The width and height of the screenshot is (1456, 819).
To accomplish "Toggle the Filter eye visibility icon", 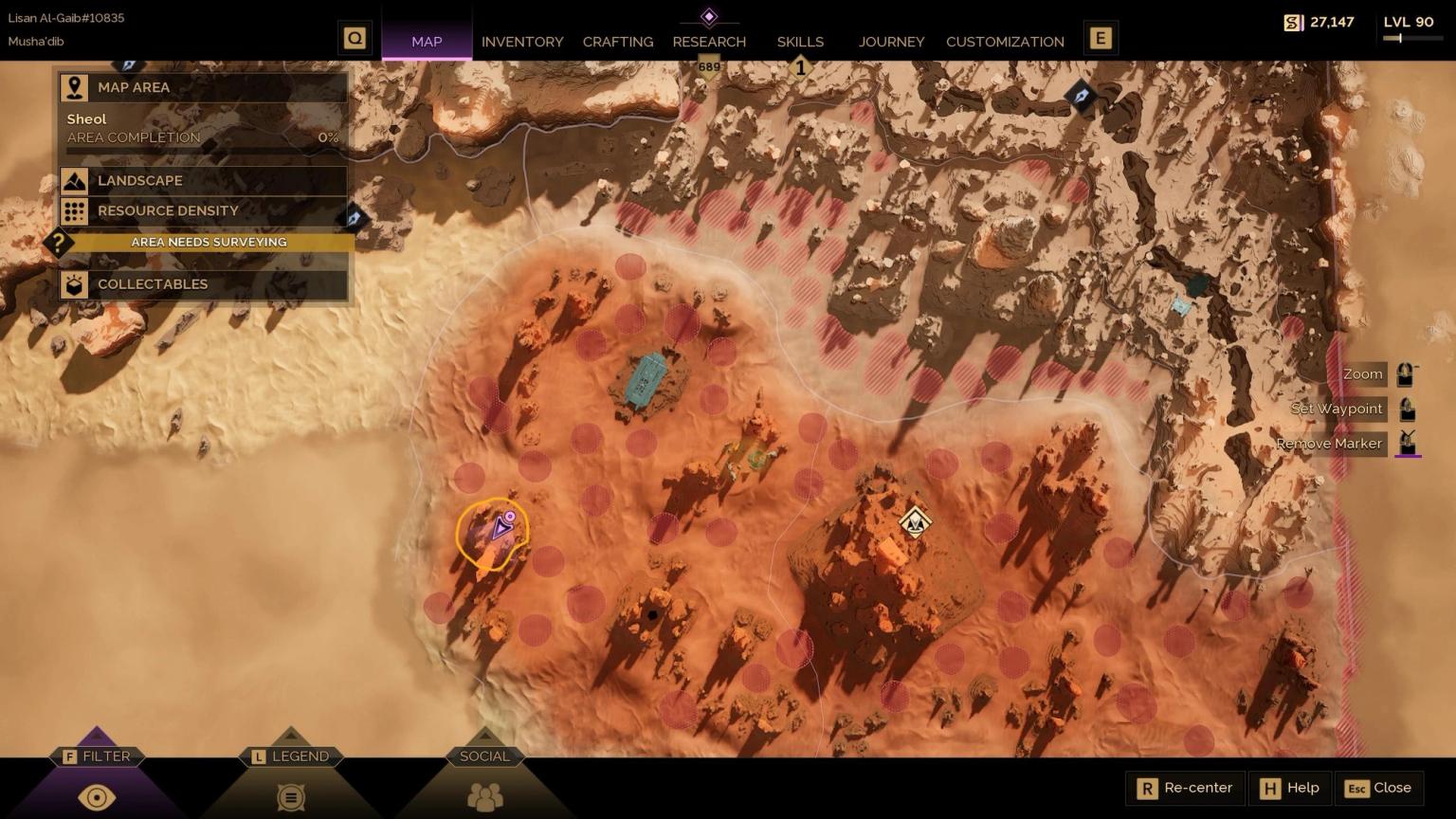I will (x=96, y=797).
